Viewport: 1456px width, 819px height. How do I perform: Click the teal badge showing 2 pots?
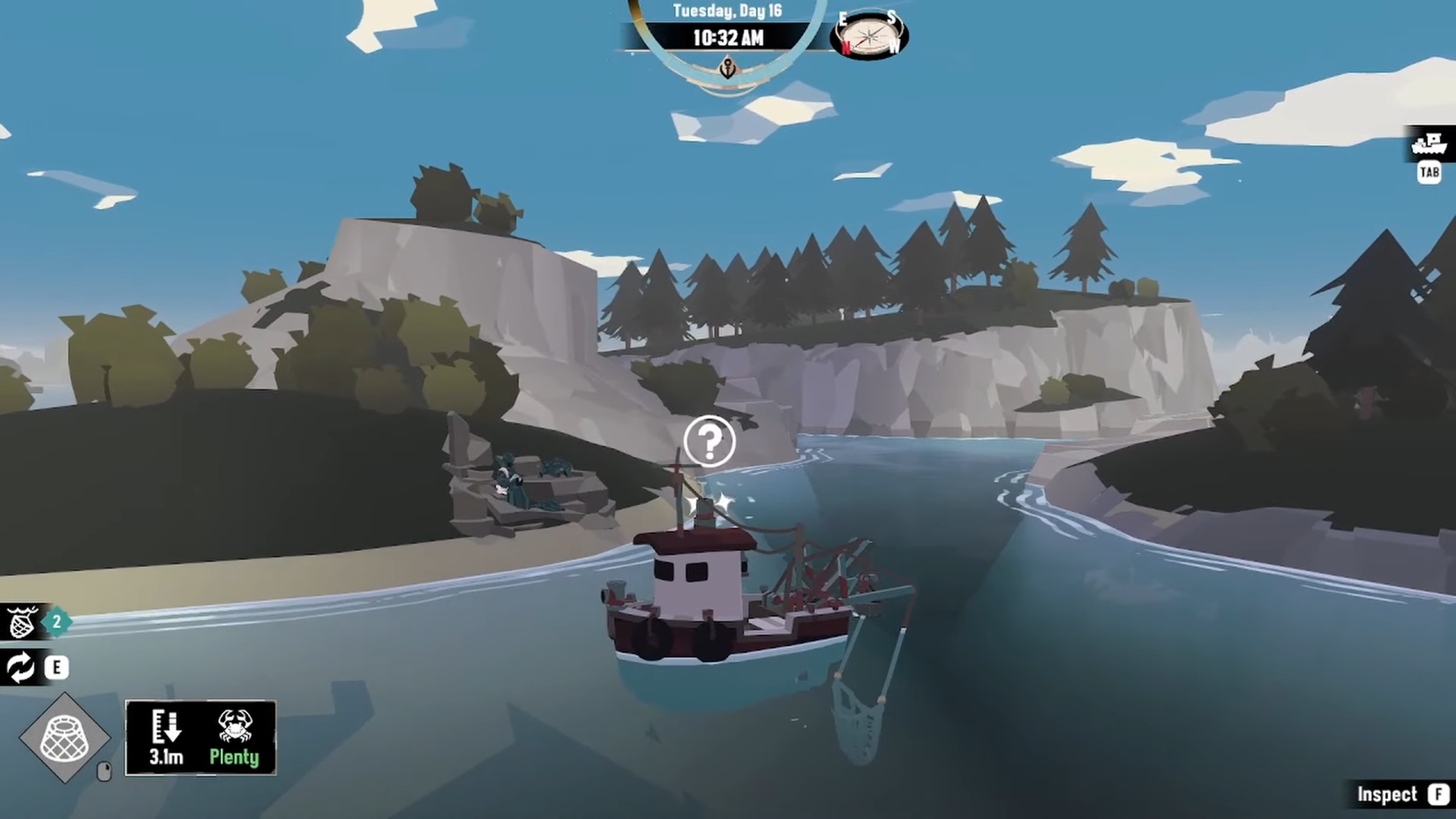coord(55,620)
